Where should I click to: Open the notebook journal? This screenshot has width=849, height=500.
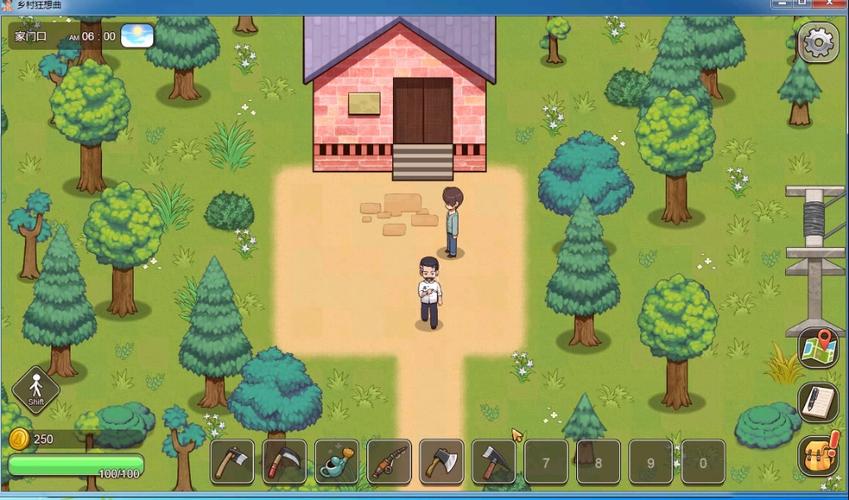pyautogui.click(x=818, y=402)
